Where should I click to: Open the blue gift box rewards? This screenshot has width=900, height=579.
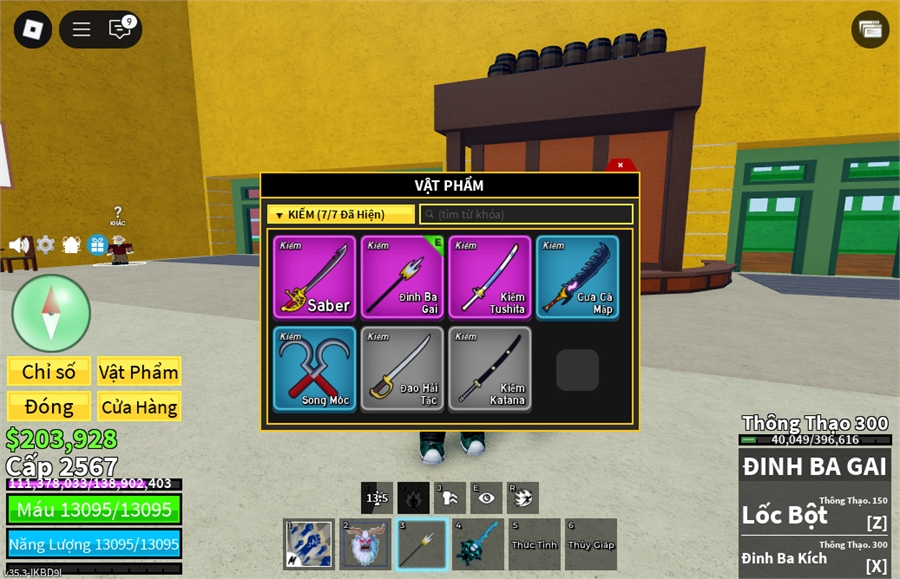(97, 244)
